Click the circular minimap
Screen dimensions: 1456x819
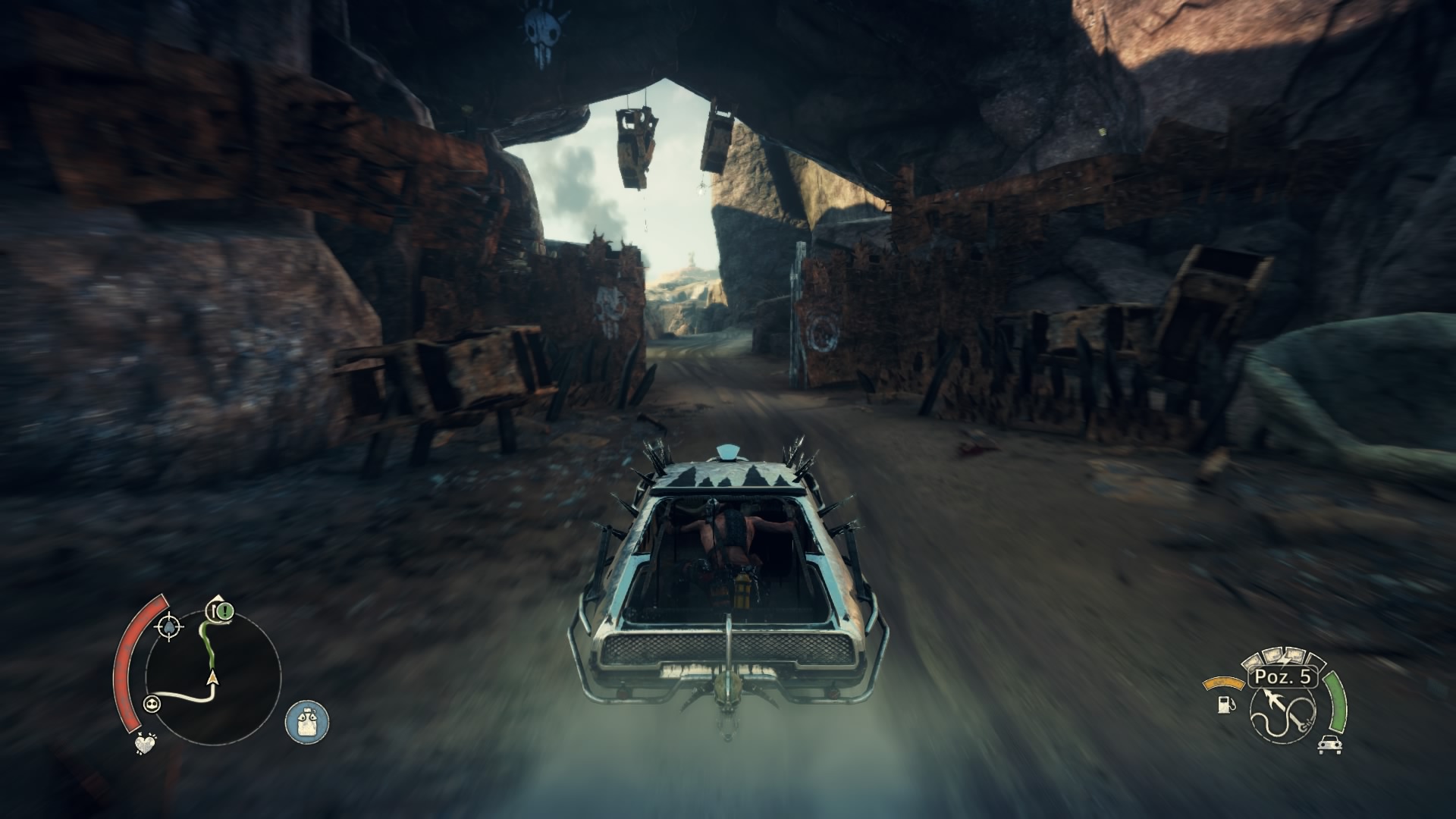(213, 675)
